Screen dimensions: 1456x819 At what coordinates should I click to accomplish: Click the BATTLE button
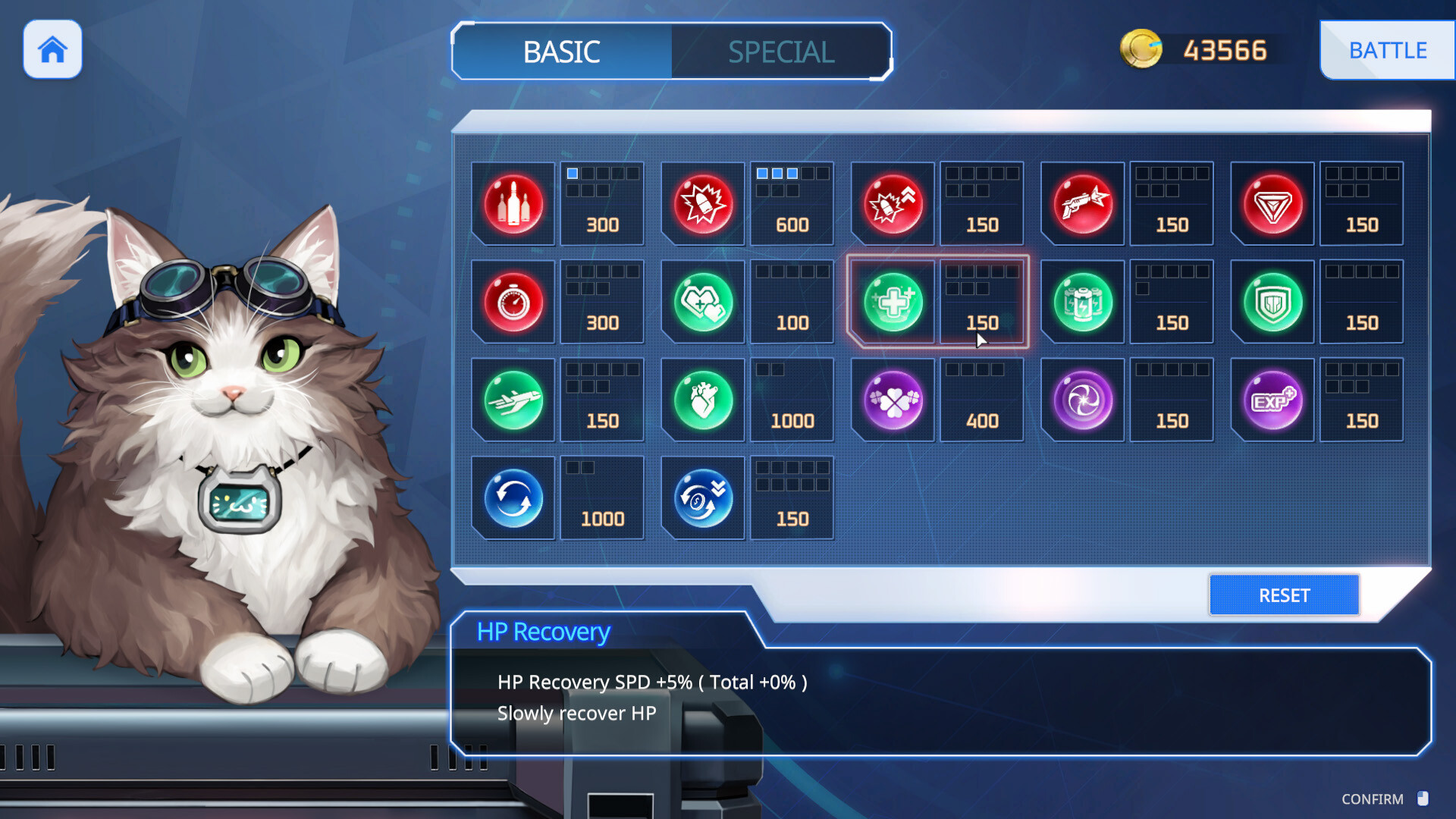click(1388, 50)
